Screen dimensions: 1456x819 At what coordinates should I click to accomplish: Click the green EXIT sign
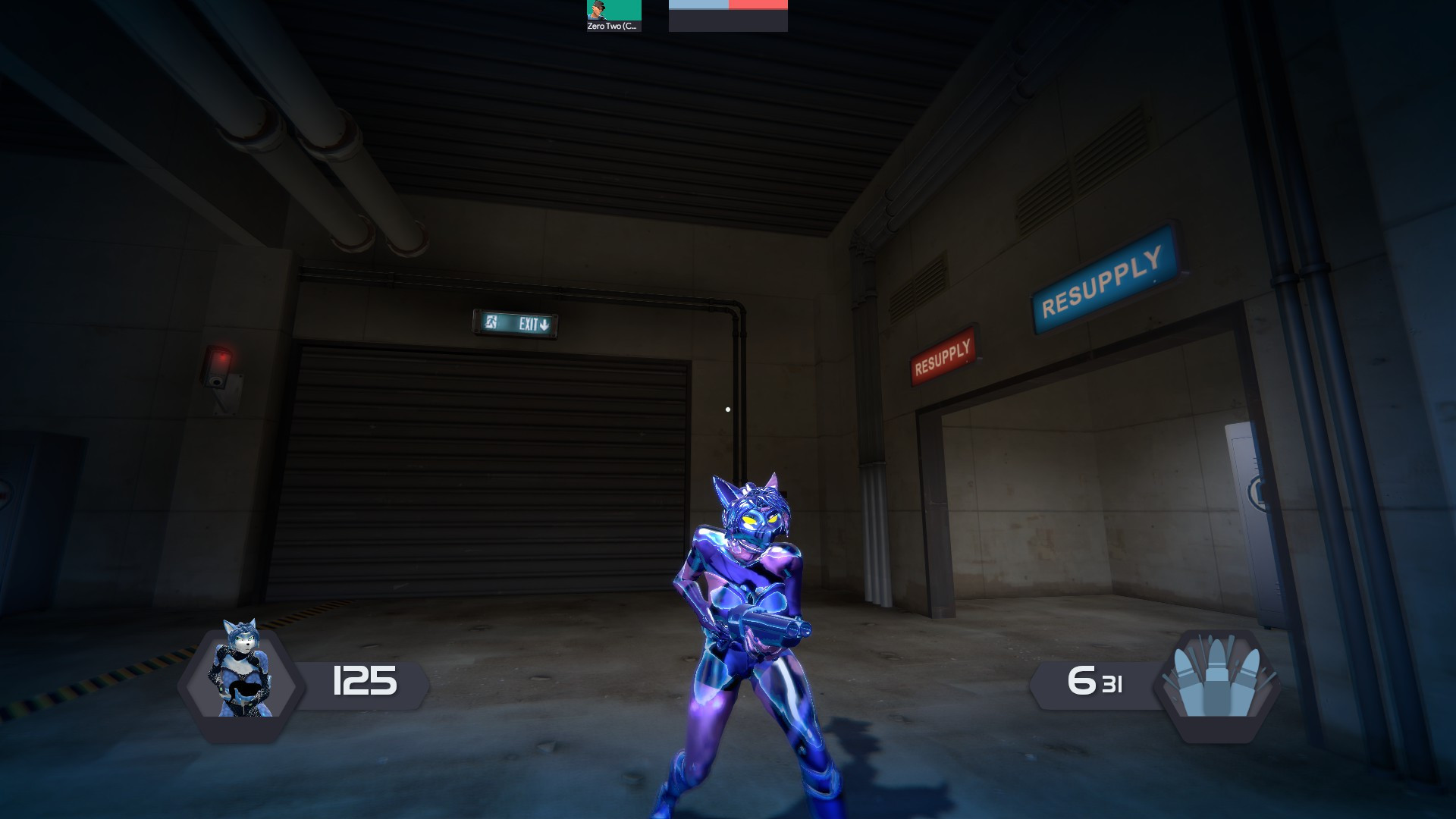[514, 324]
